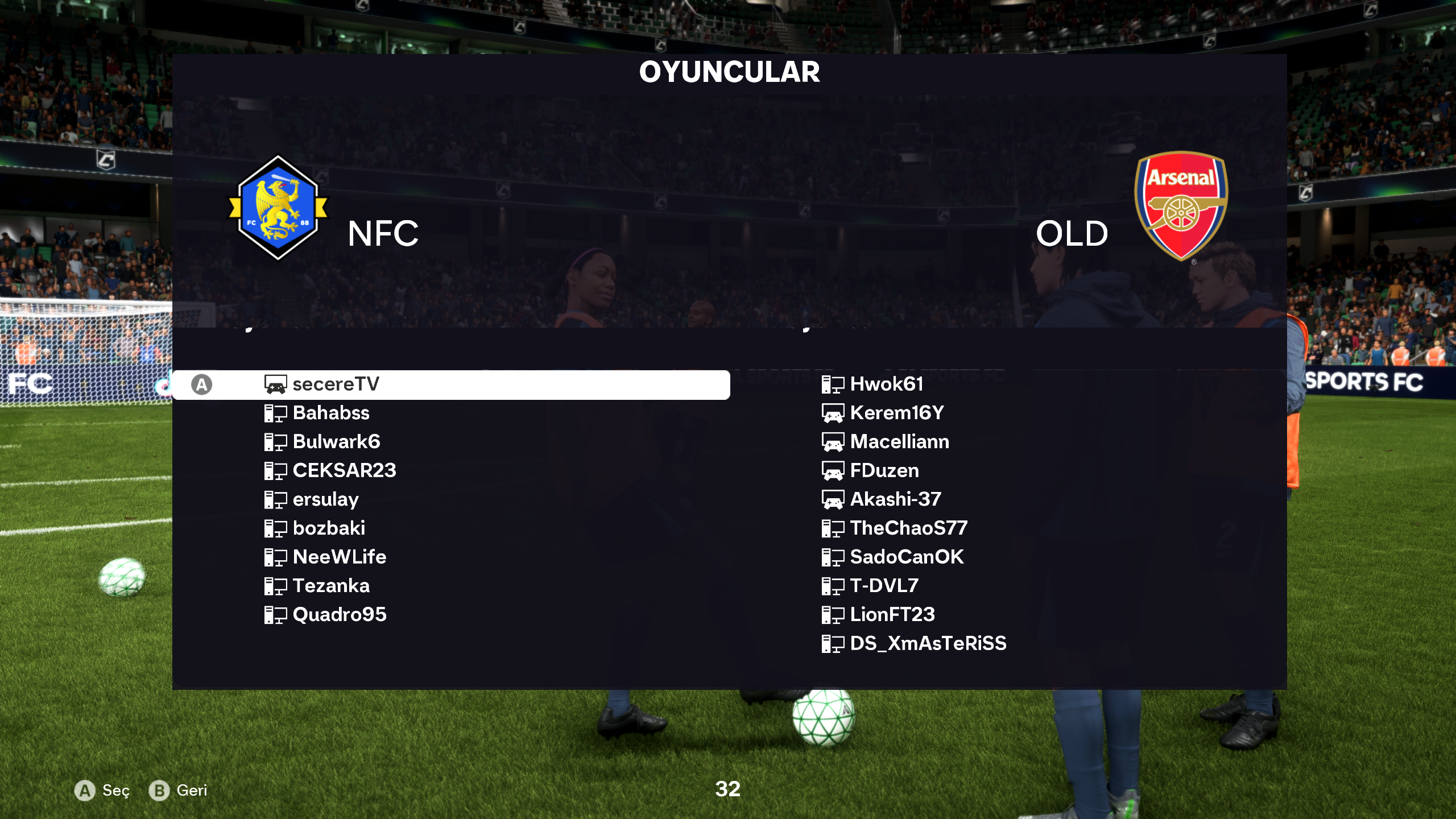This screenshot has height=819, width=1456.
Task: Click player Tezanka
Action: point(331,586)
